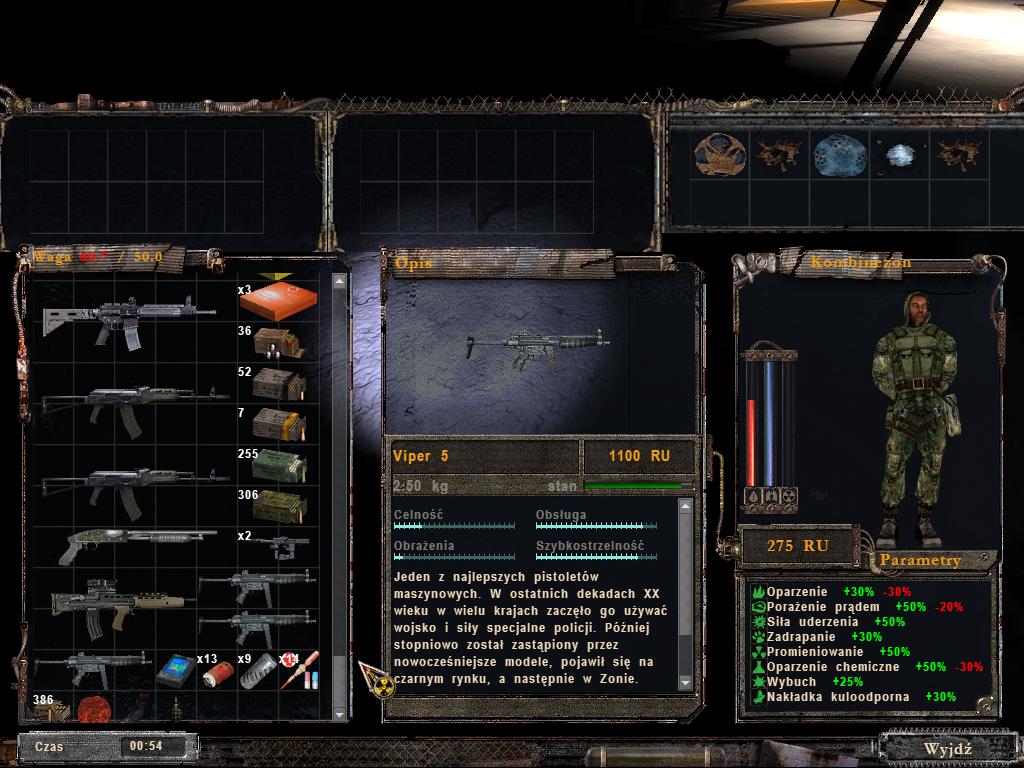
Task: Click the Wyjdź exit button
Action: pyautogui.click(x=948, y=748)
